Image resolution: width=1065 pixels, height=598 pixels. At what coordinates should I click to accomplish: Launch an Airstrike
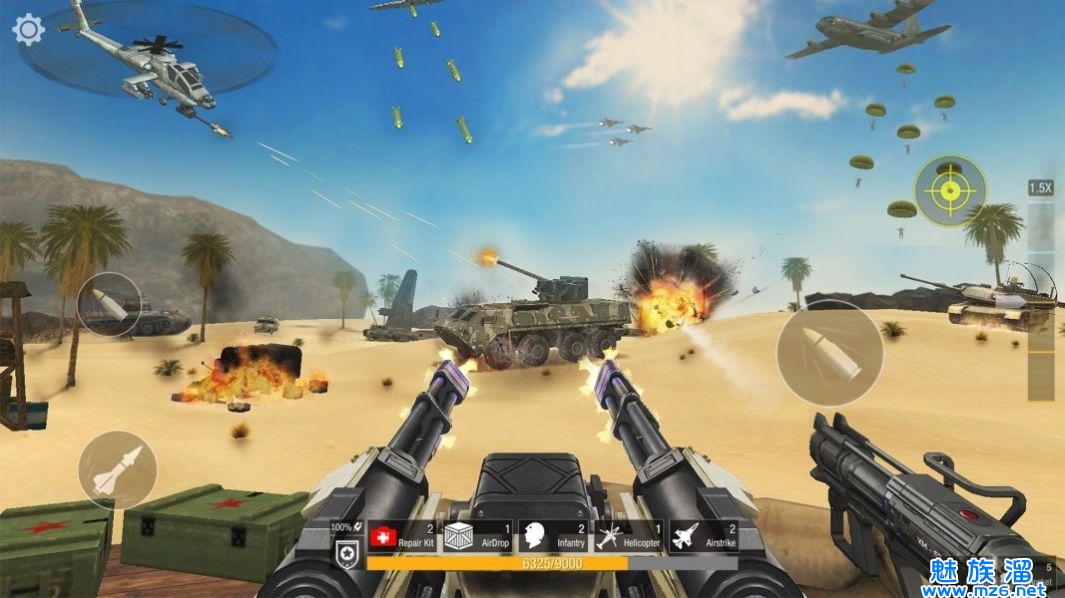[x=703, y=538]
